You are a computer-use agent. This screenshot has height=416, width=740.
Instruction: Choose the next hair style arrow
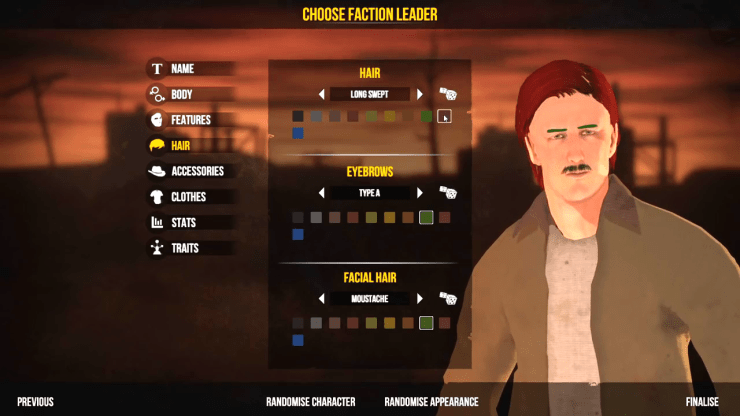[x=420, y=94]
